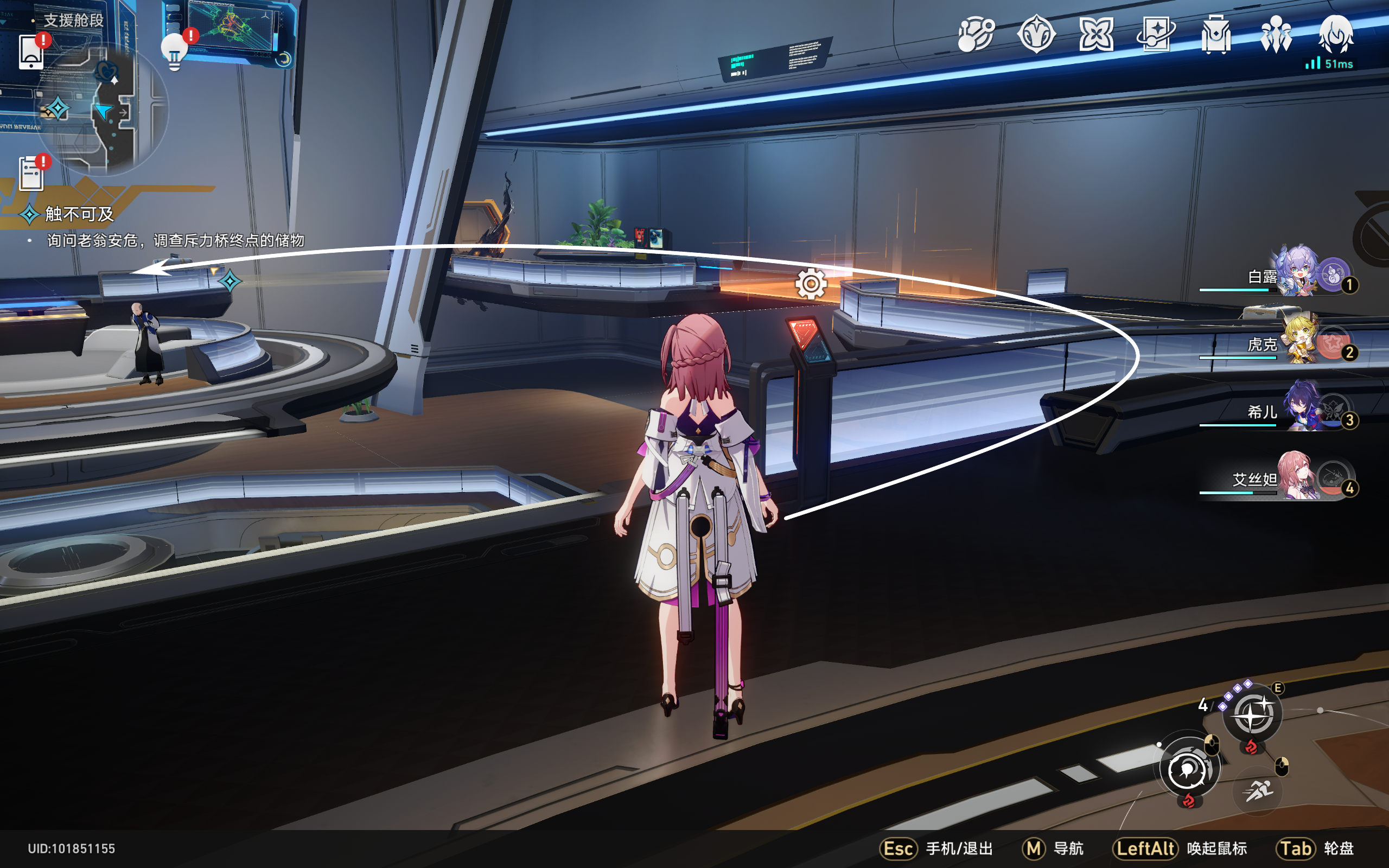Switch to team member 白露
The height and width of the screenshot is (868, 1389).
(1298, 272)
